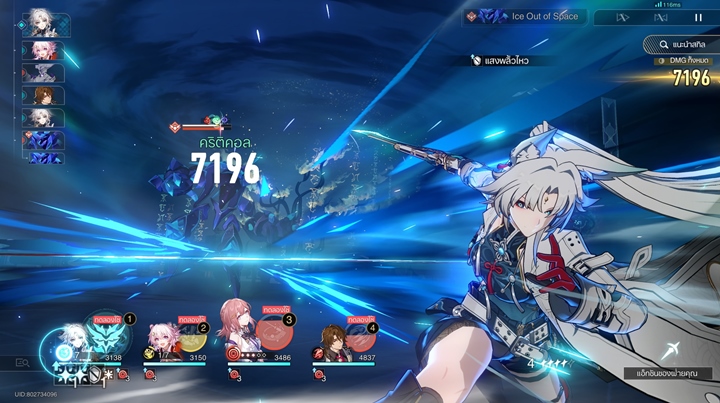720x403 pixels.
Task: Select the brown-haired character in turn order
Action: 43,95
